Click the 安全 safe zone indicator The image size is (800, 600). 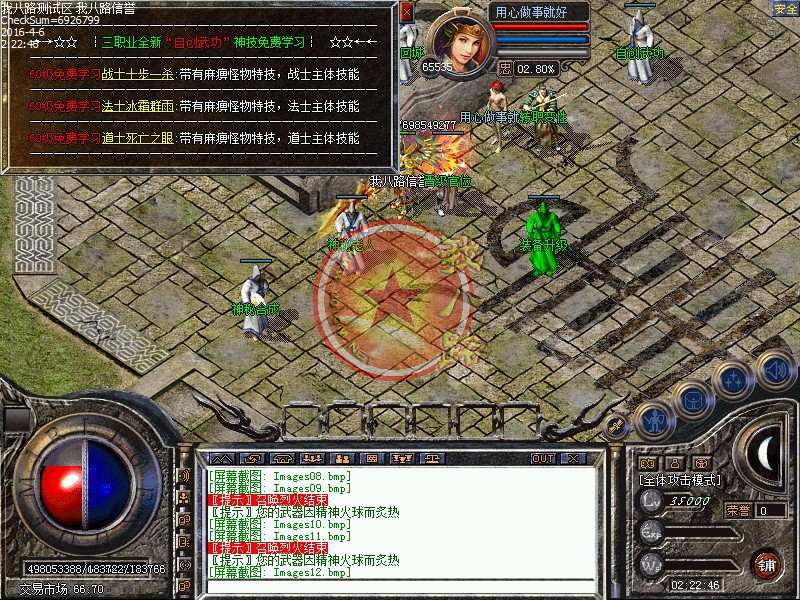coord(785,9)
